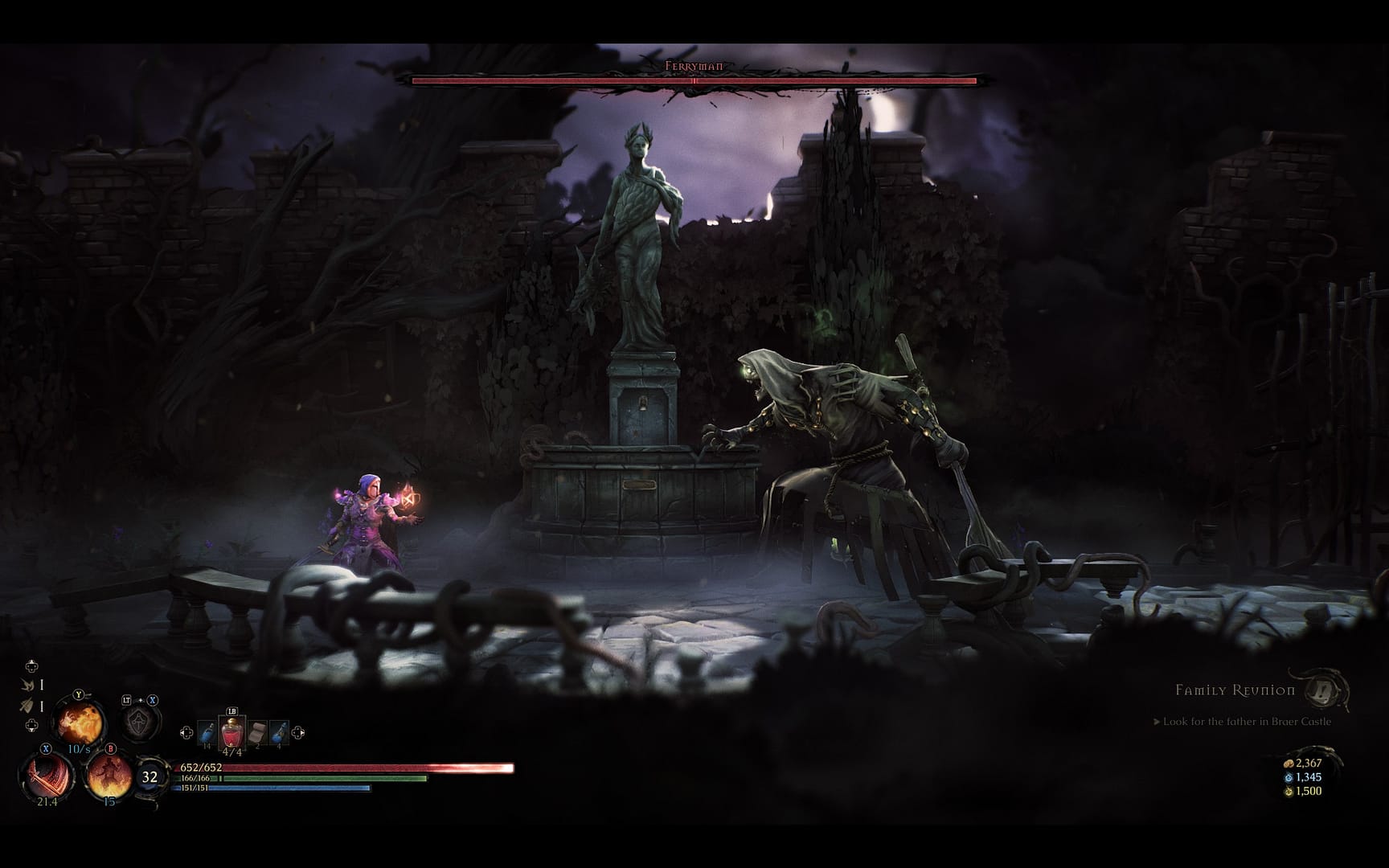Screen dimensions: 1389x868
Task: Click the blue potion item showing 14 charges
Action: 206,731
